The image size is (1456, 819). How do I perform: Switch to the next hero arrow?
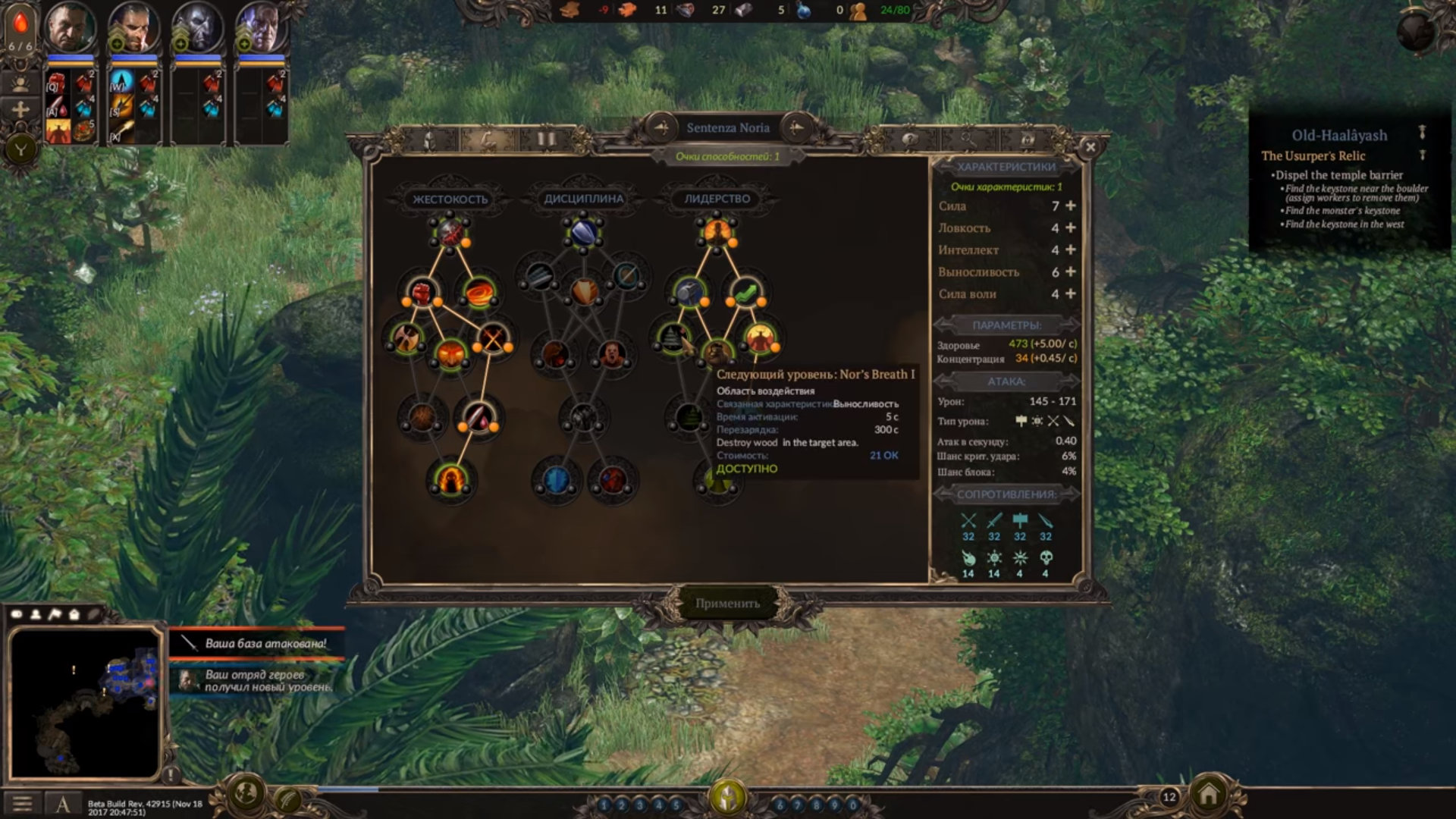[795, 127]
